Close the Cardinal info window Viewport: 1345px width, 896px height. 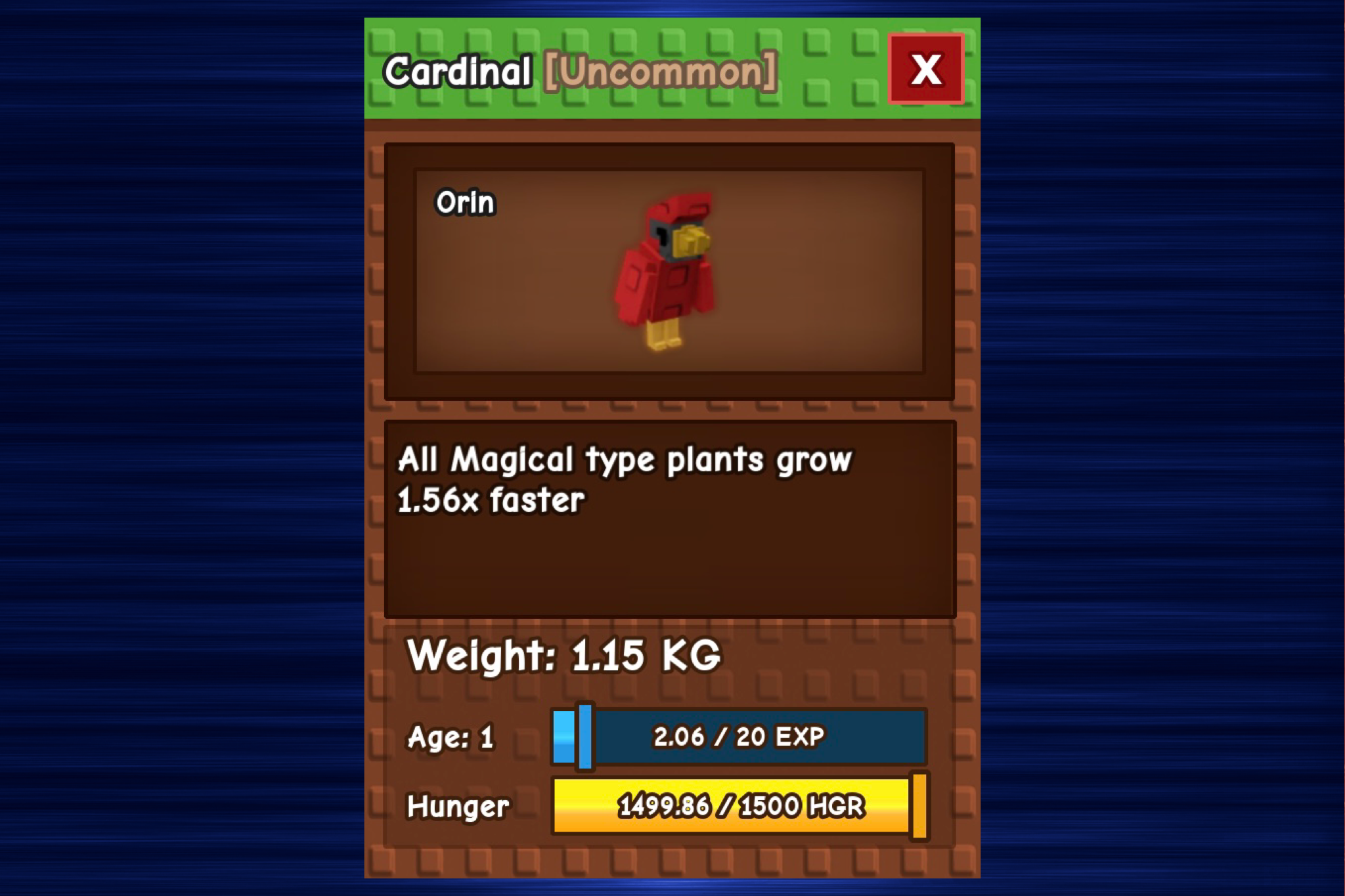pyautogui.click(x=926, y=69)
